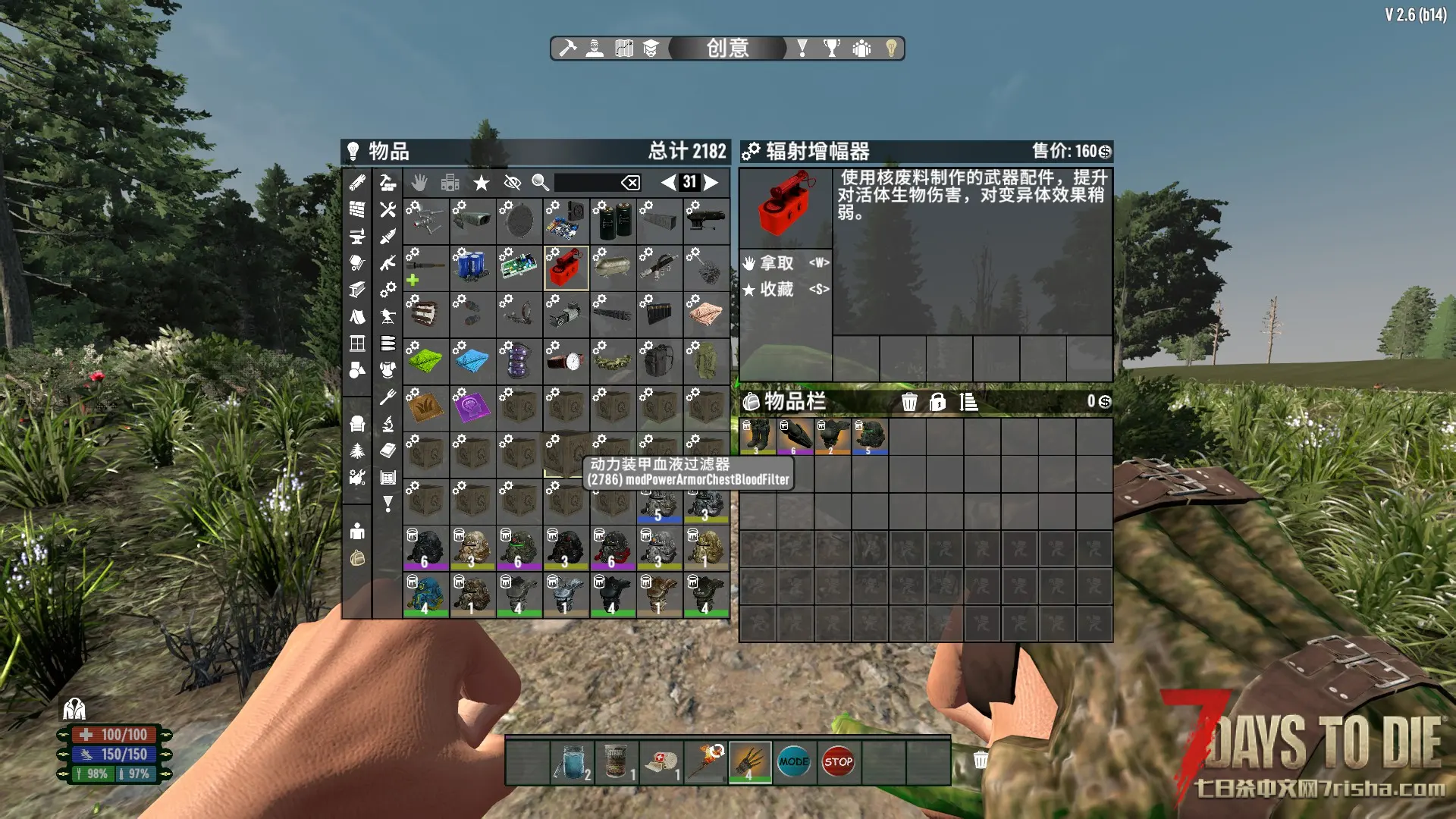Open the players list tab
Screen dimensions: 1456x819
(861, 49)
